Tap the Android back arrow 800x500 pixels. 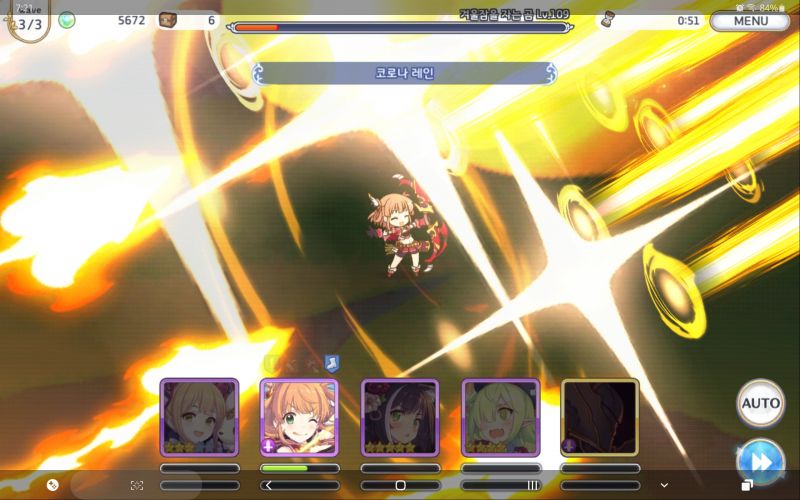click(268, 485)
